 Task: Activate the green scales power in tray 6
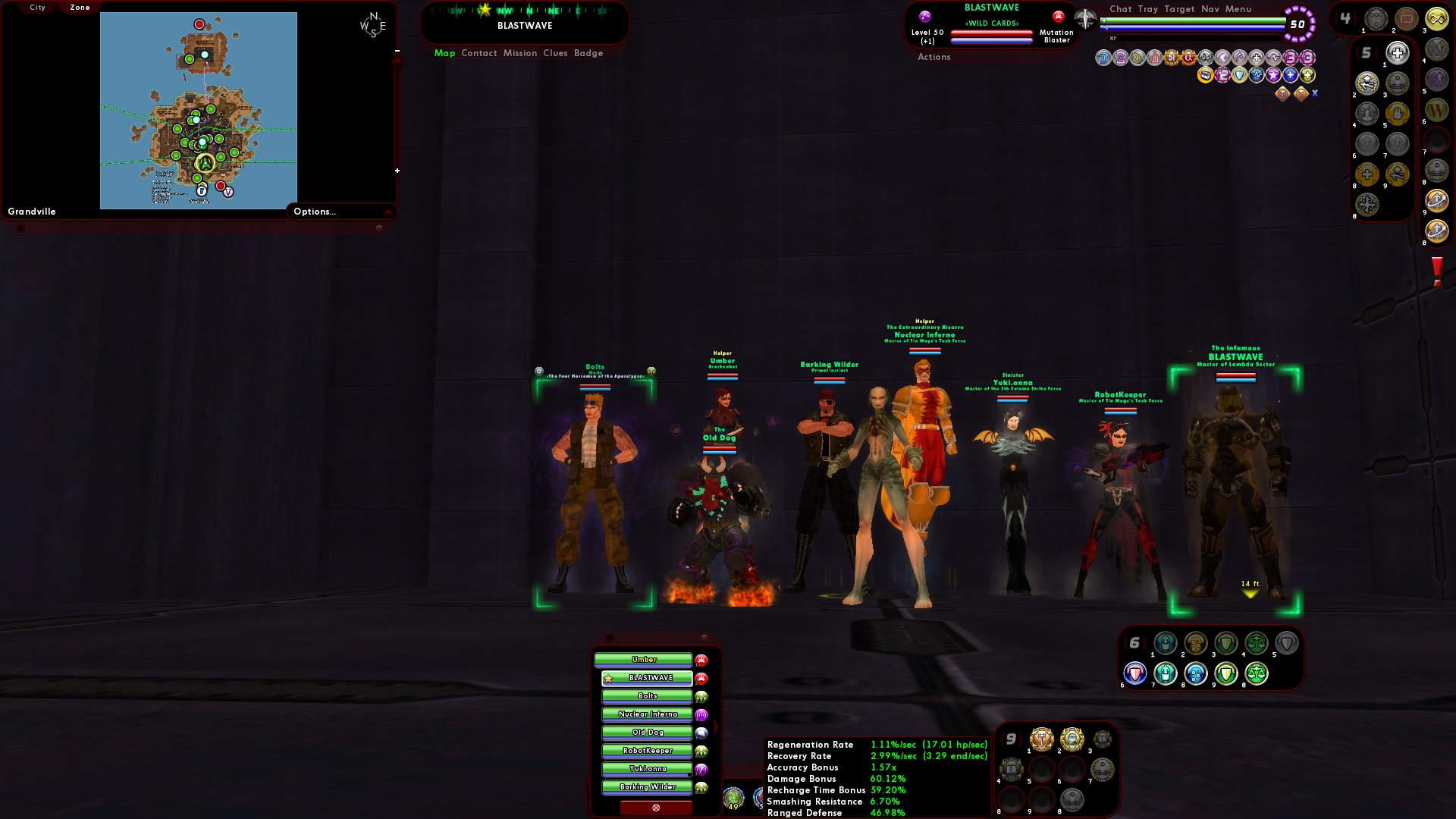[x=1256, y=675]
